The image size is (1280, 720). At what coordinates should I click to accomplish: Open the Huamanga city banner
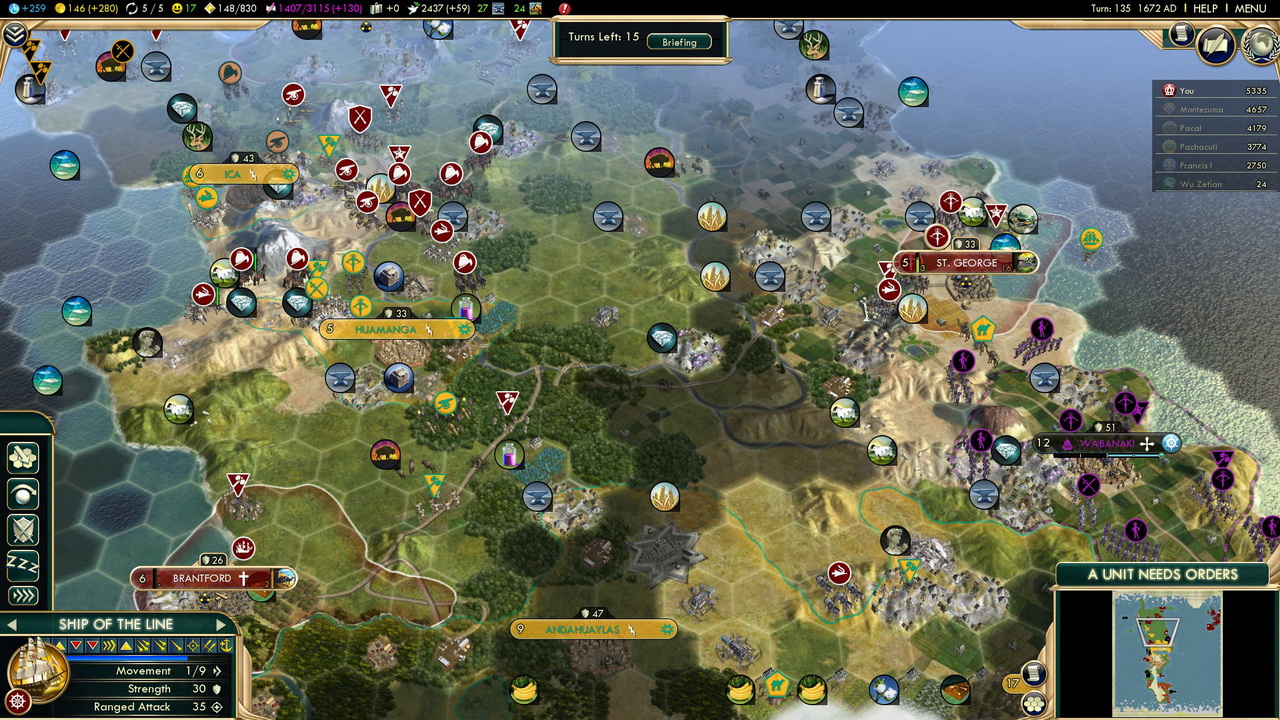pyautogui.click(x=391, y=329)
